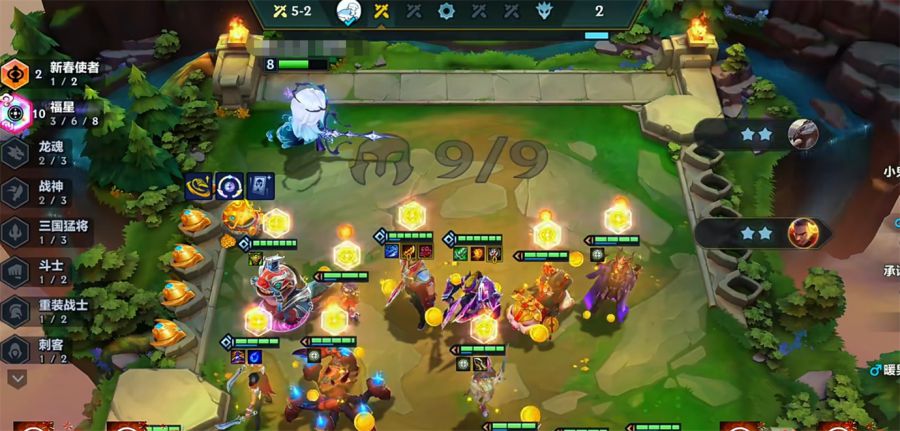The width and height of the screenshot is (900, 431).
Task: Select the 刺客 trait entry
Action: pos(55,350)
